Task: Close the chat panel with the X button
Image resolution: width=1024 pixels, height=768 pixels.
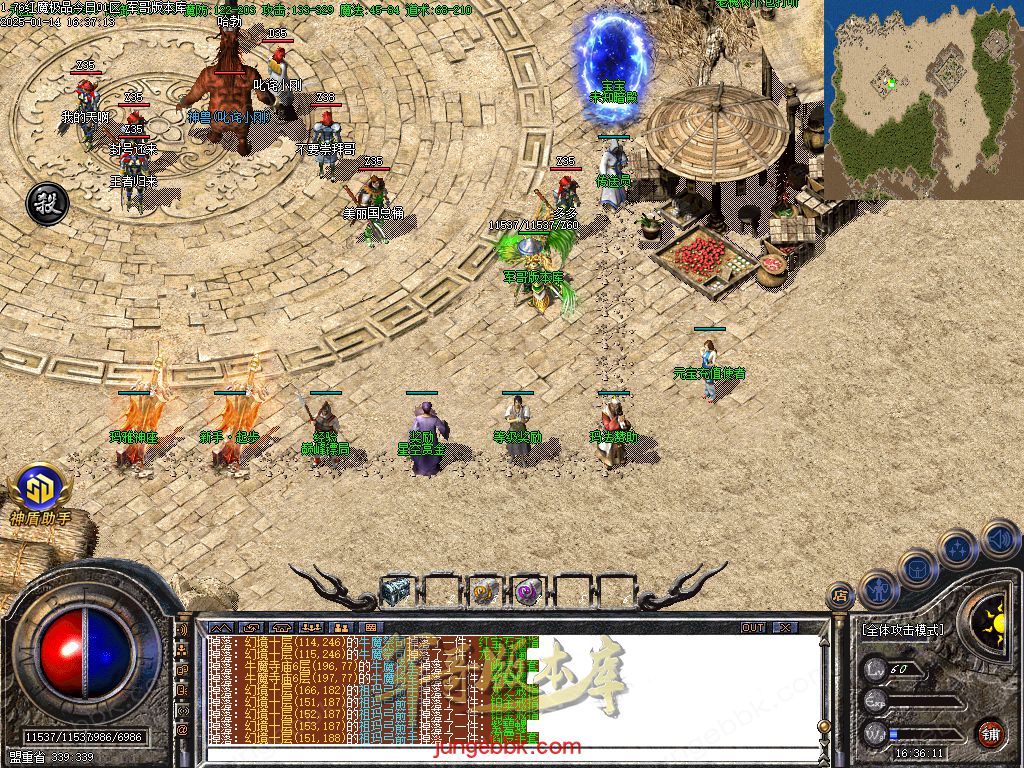Action: 785,627
